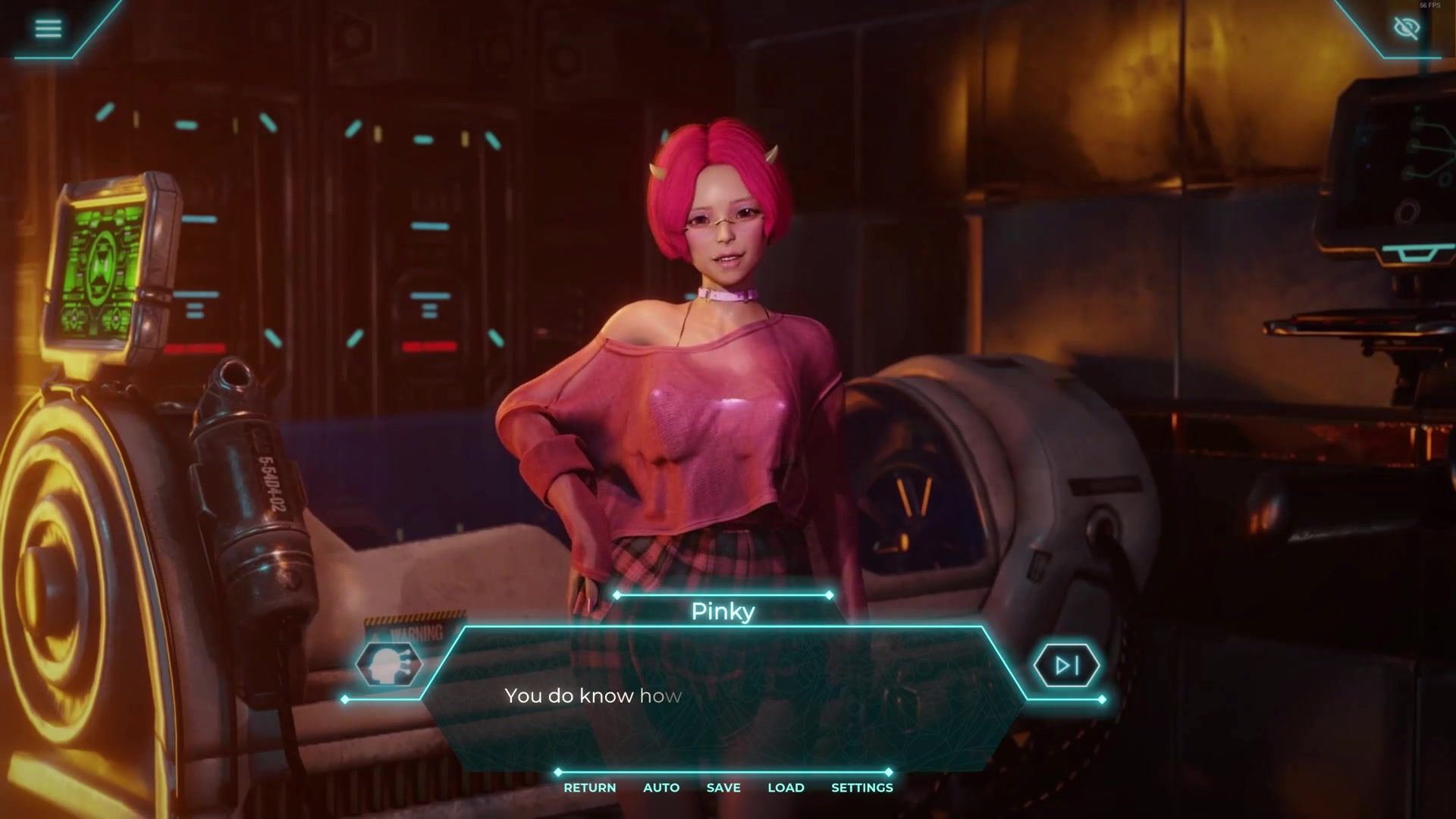This screenshot has width=1456, height=819.
Task: Open the SAVE screen
Action: (723, 788)
